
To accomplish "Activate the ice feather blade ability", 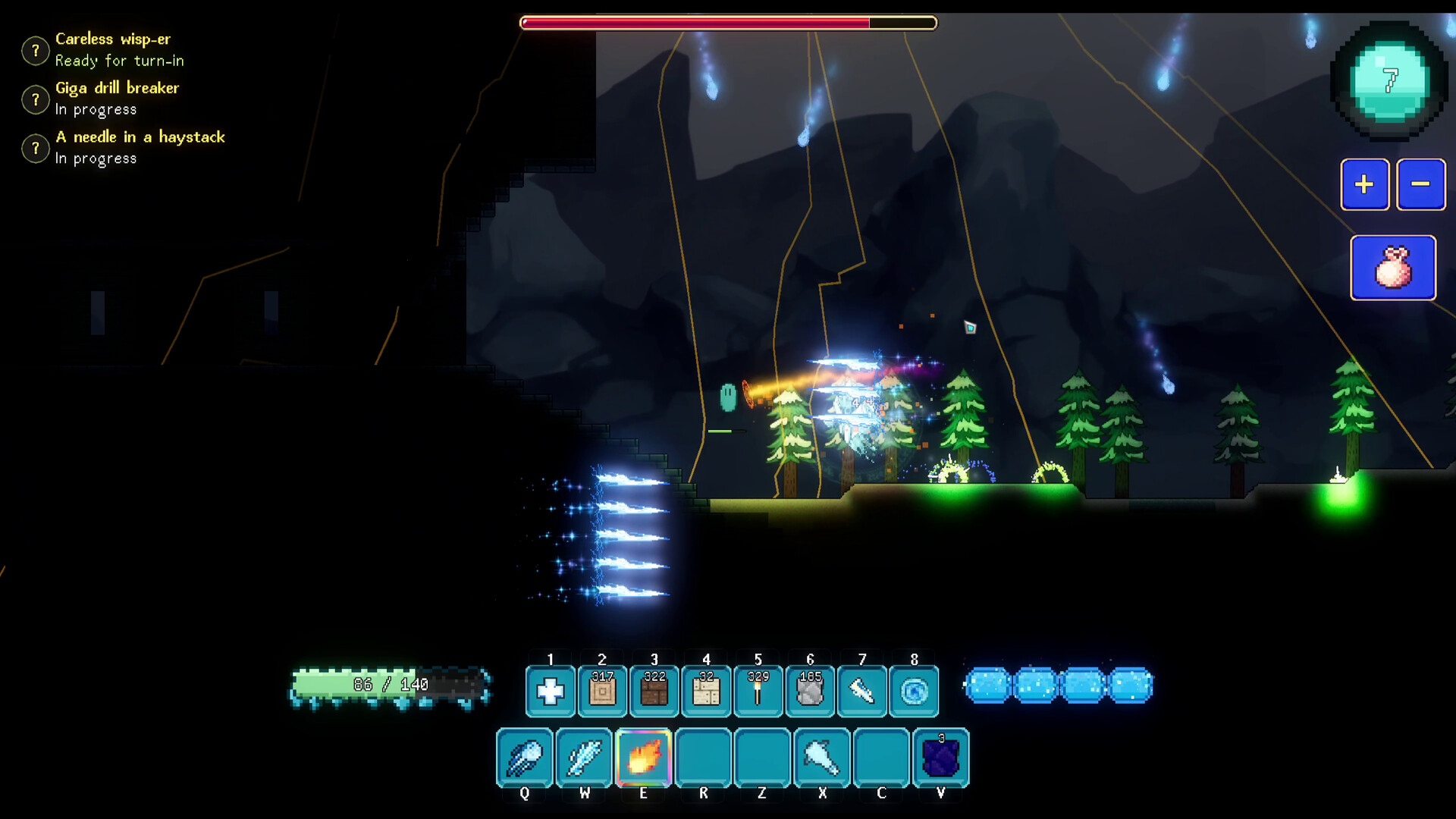I will (x=584, y=758).
